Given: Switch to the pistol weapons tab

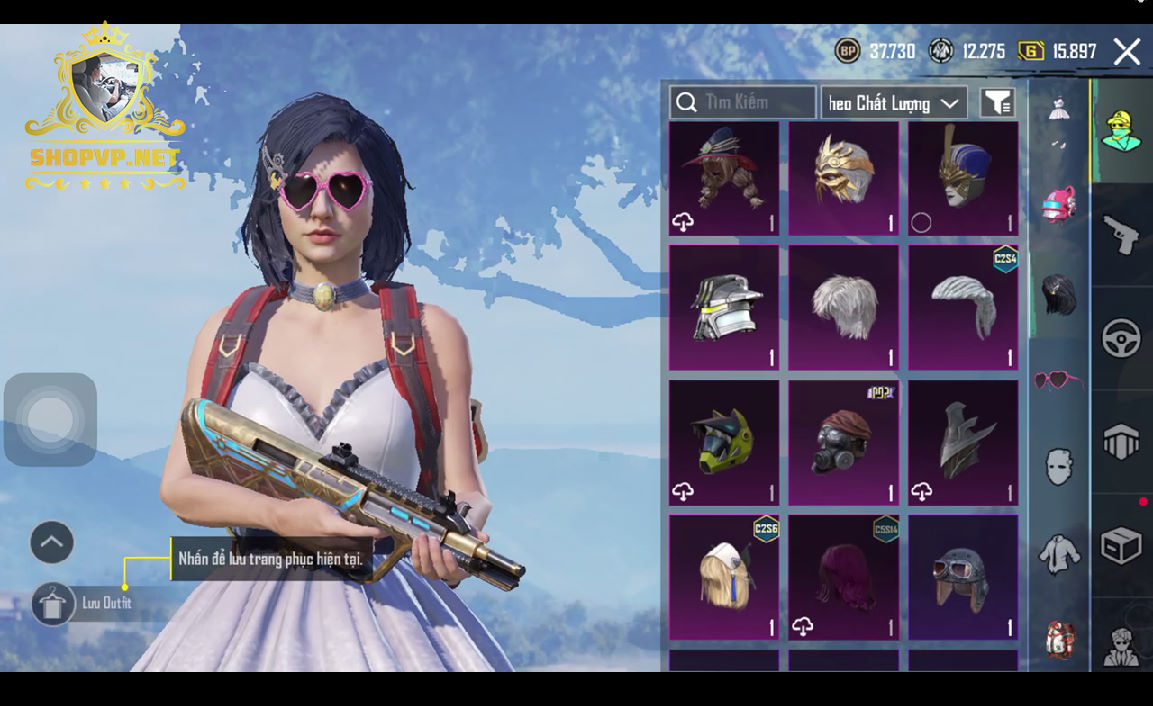Looking at the screenshot, I should click(x=1121, y=235).
